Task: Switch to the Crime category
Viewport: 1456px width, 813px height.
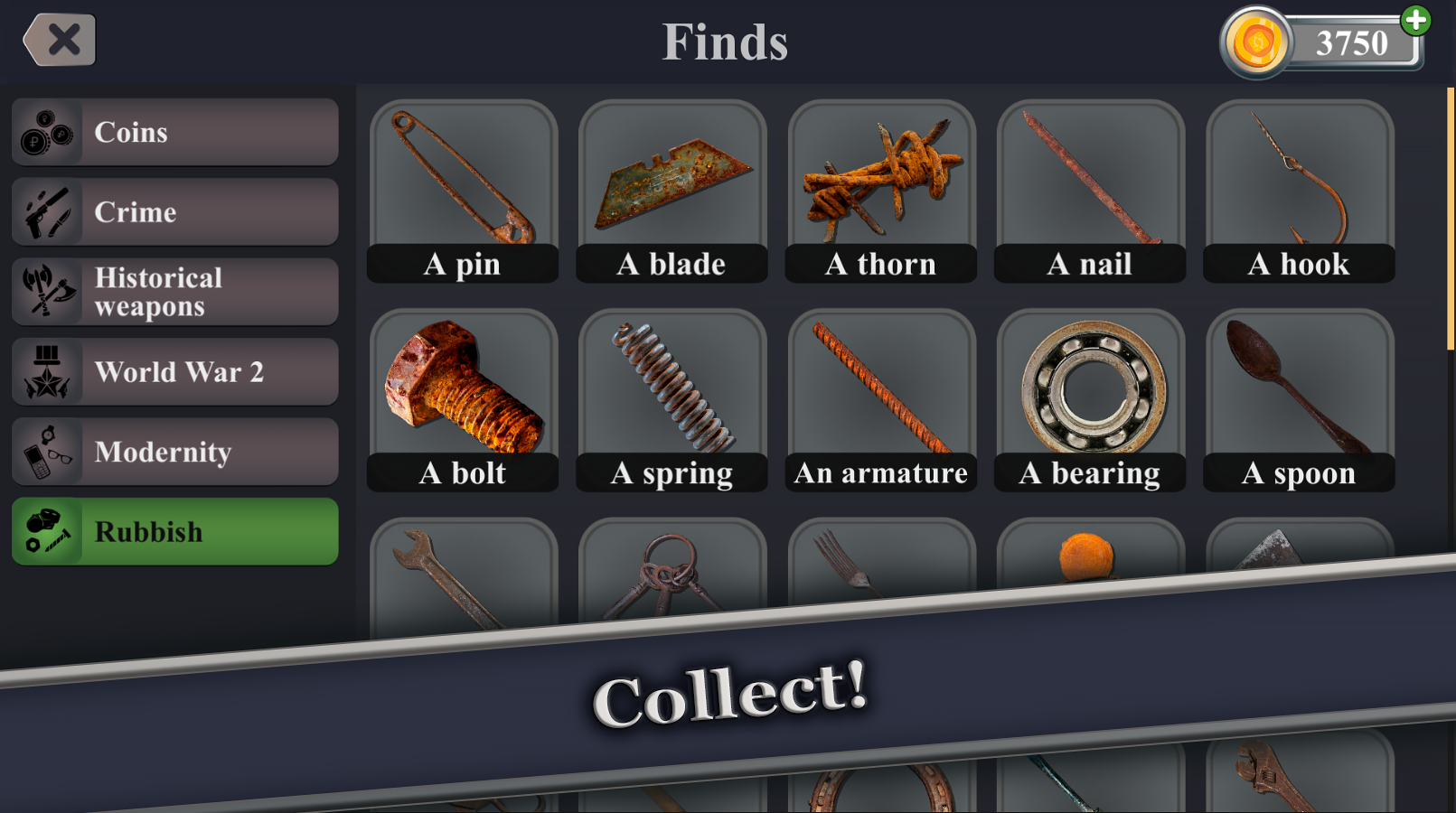Action: click(x=174, y=211)
